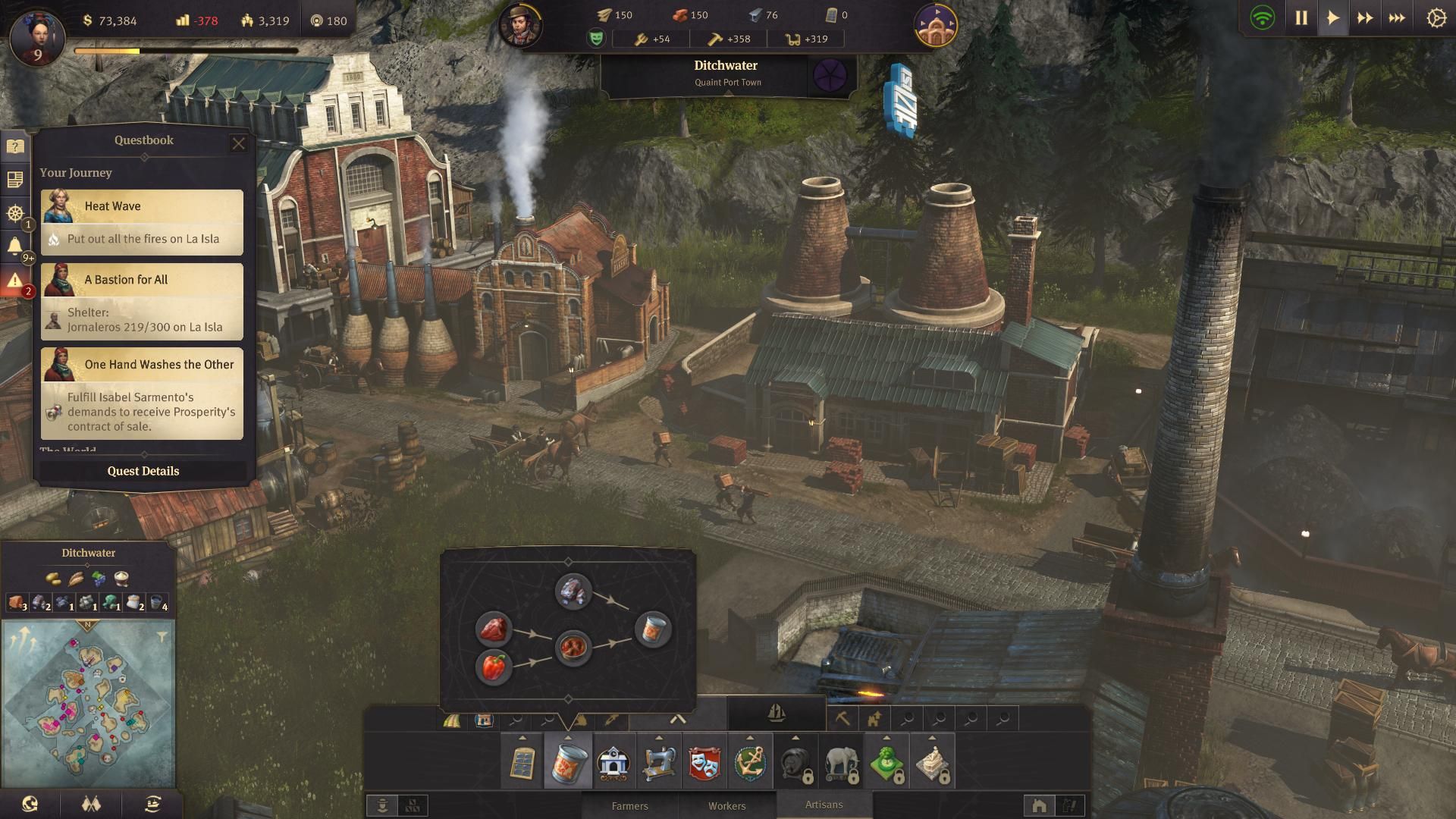Set game speed to normal play
Viewport: 1456px width, 819px height.
[x=1333, y=18]
